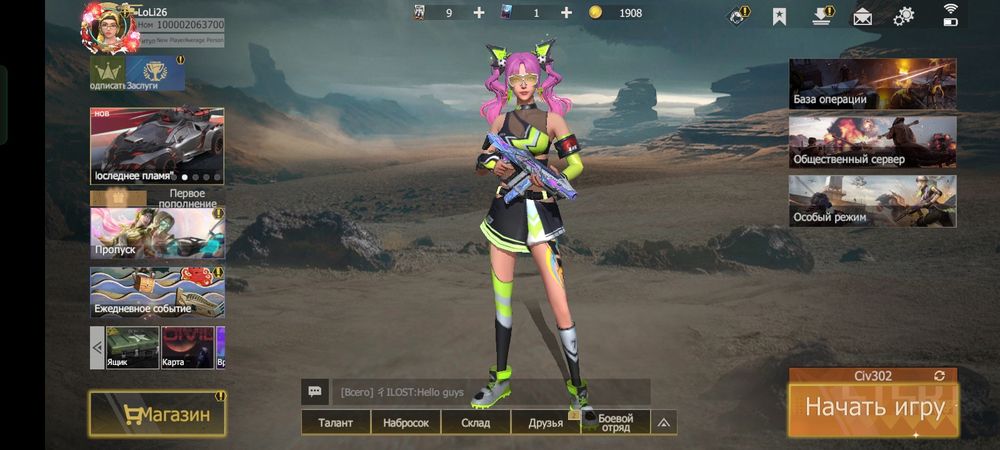Screen dimensions: 1000x450
Task: Open the Набросок tab
Action: tap(405, 423)
